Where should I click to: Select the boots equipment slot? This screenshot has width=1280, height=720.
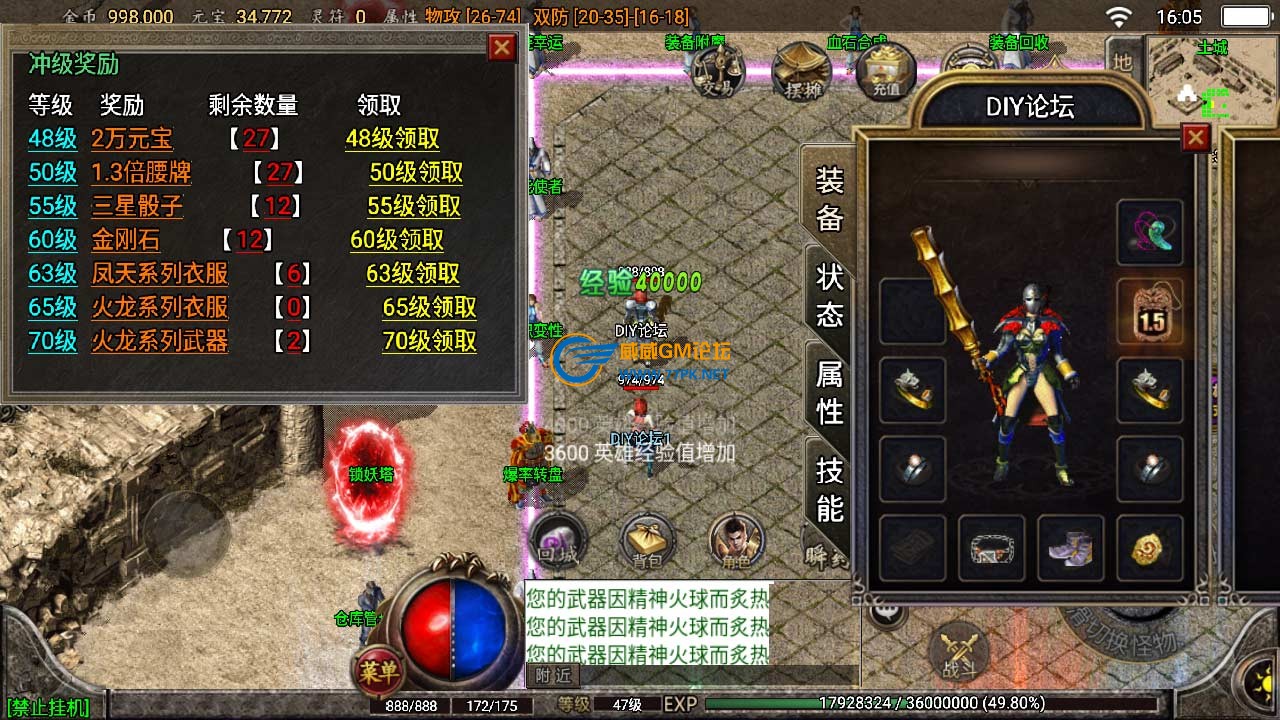tap(1070, 548)
